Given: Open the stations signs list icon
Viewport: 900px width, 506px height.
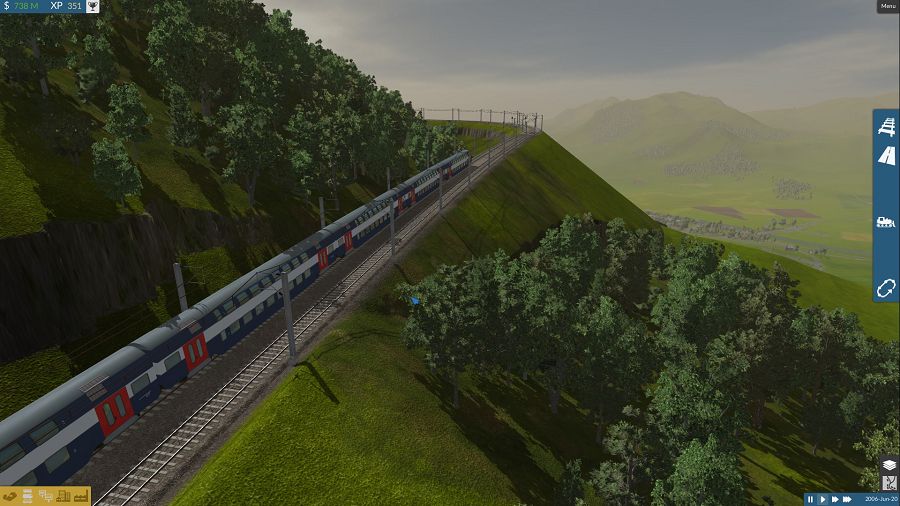Looking at the screenshot, I should pos(45,496).
